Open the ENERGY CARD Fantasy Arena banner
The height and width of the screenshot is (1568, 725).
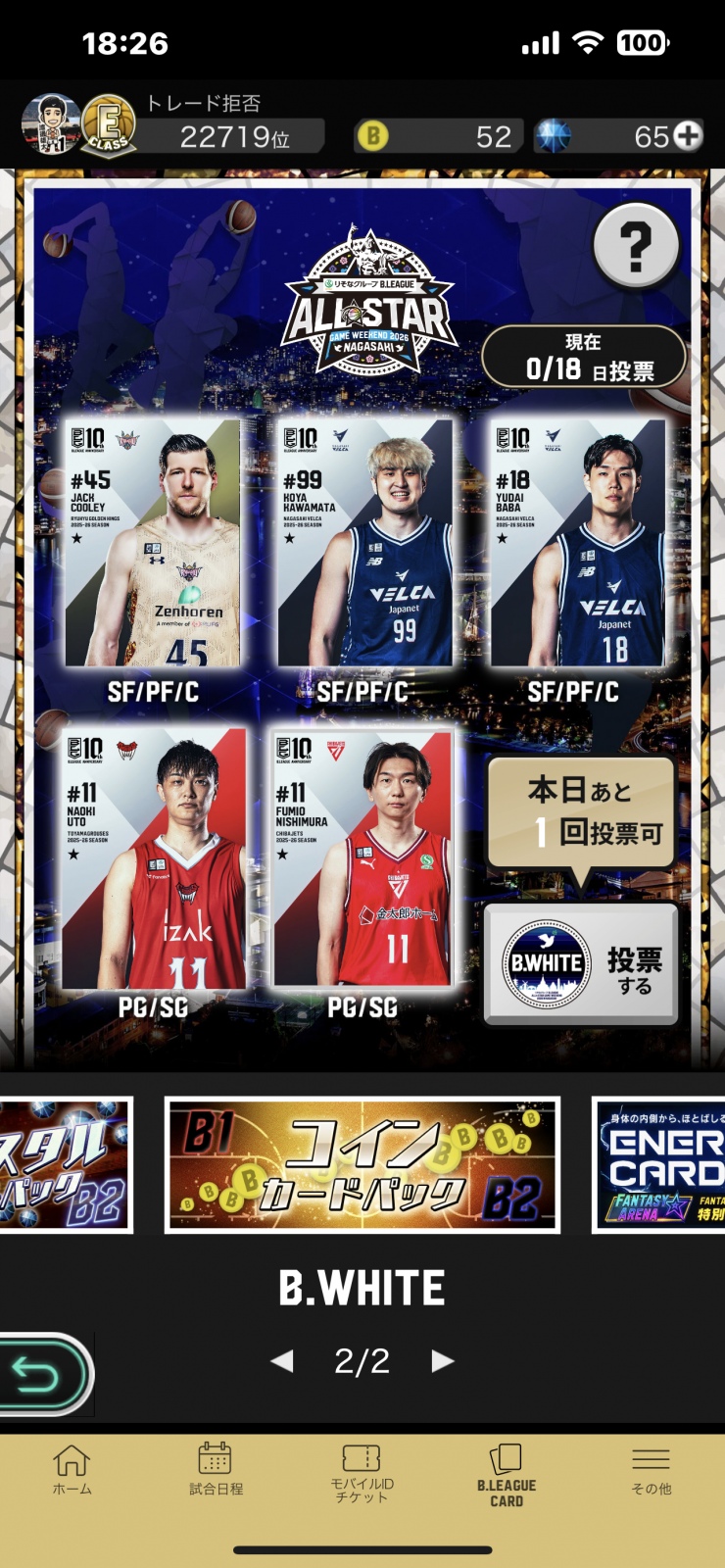660,1164
